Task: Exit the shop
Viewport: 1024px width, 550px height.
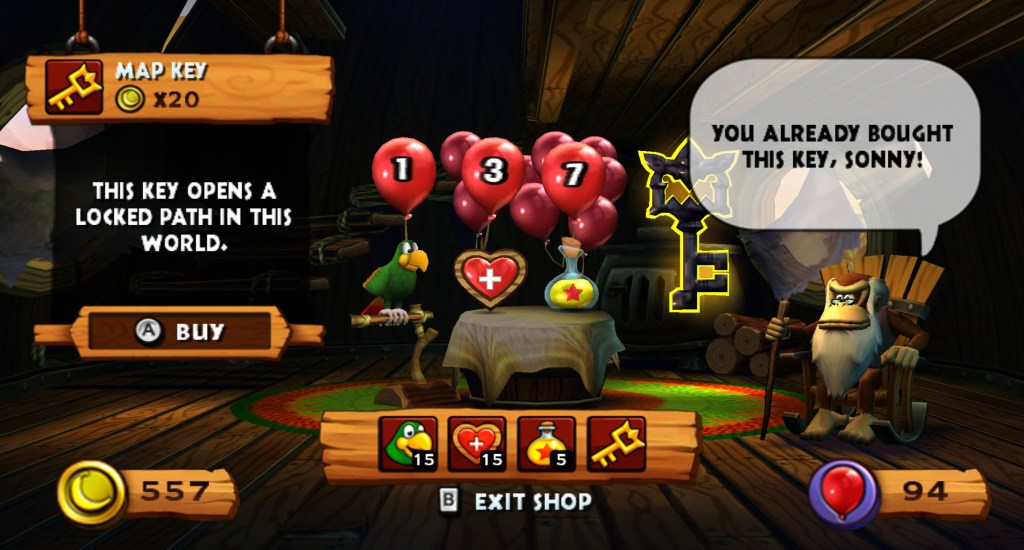Action: 517,501
